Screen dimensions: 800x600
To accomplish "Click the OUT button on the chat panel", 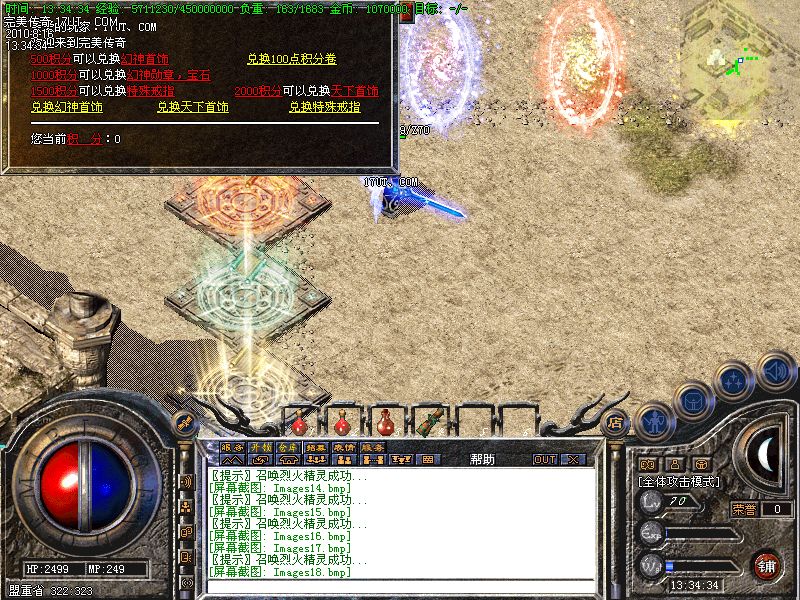I will (x=544, y=459).
